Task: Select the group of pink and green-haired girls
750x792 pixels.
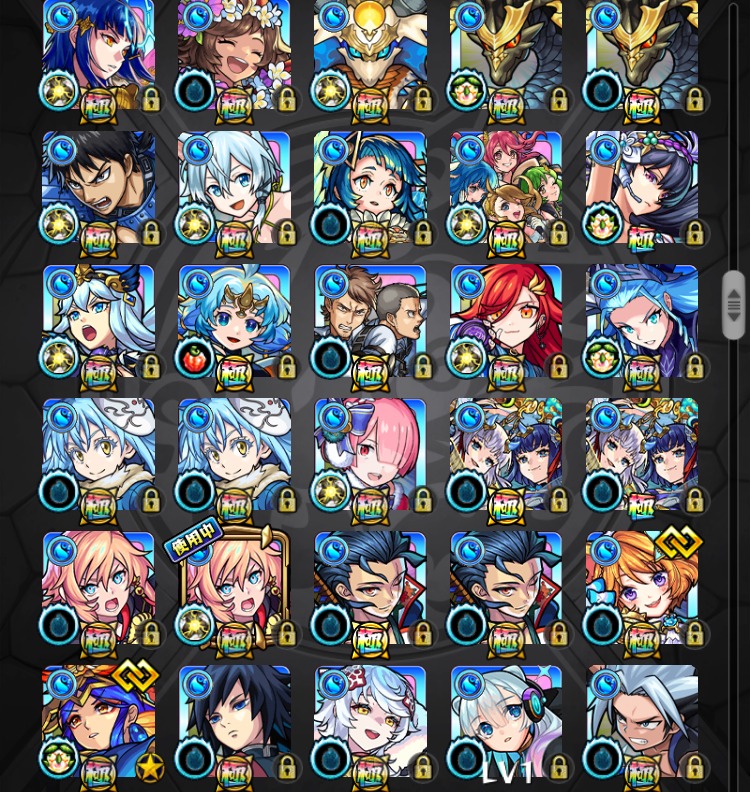Action: click(x=506, y=188)
